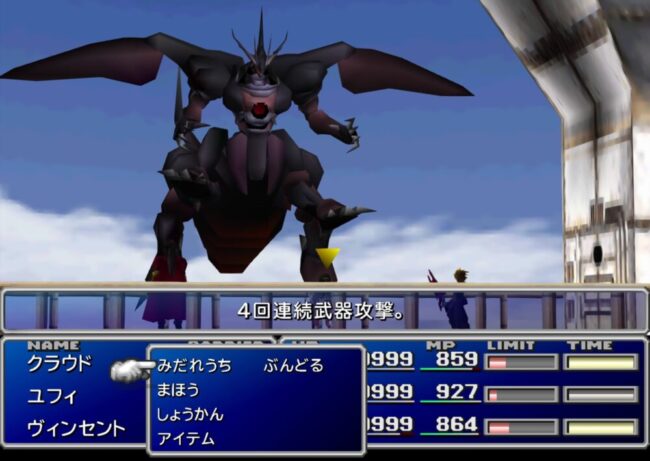The width and height of the screenshot is (650, 461).
Task: Select the しょうかん summon command
Action: tap(190, 414)
